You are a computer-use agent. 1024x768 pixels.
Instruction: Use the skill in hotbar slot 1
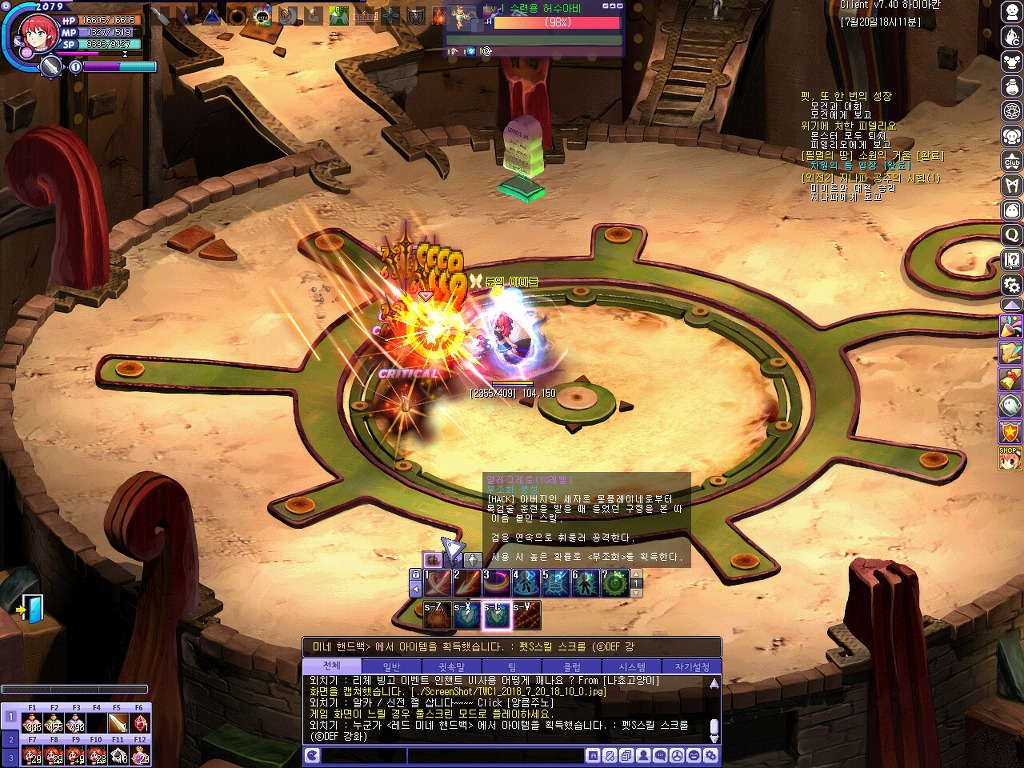[439, 583]
